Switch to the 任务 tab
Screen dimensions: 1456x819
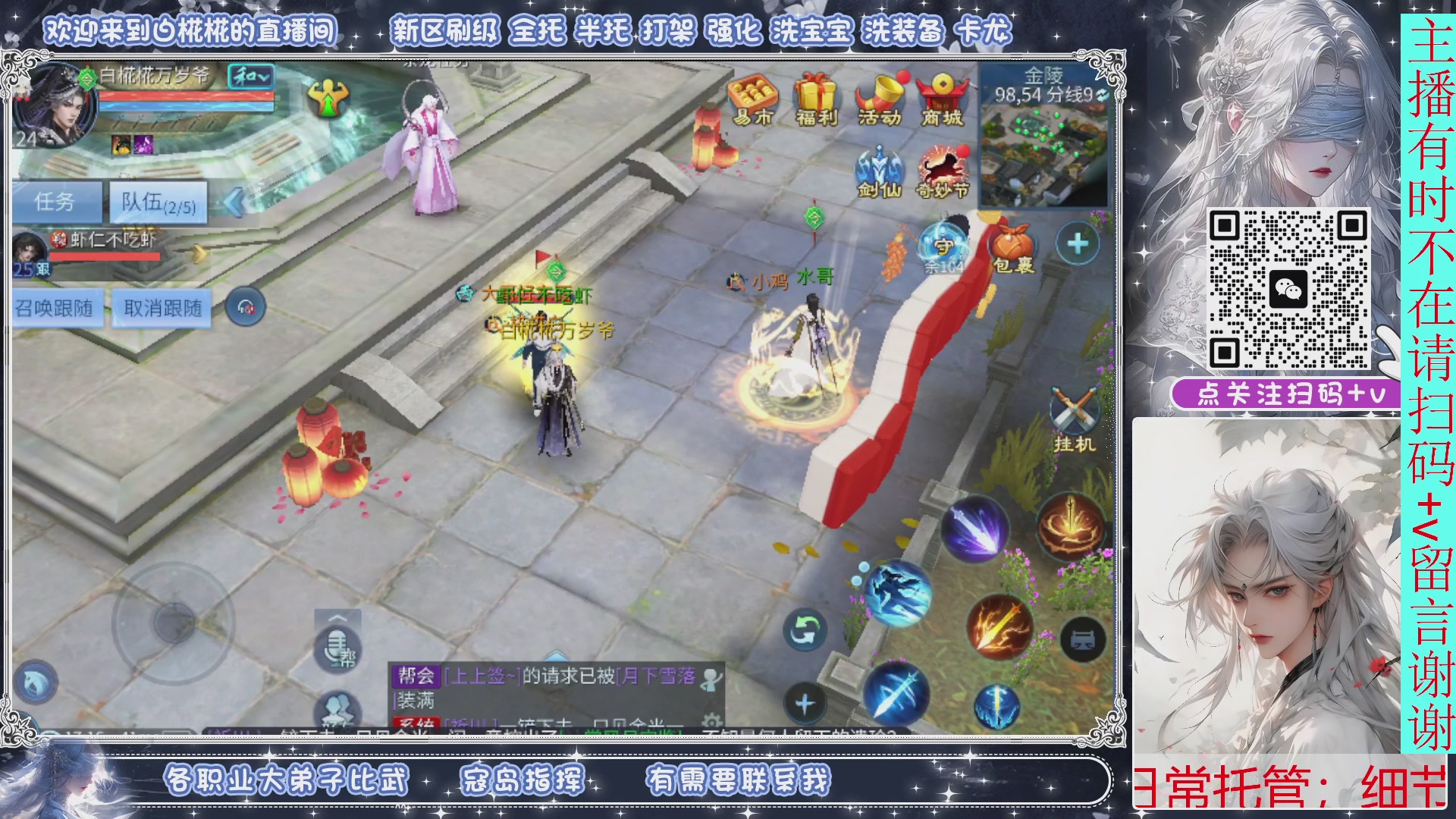(57, 203)
